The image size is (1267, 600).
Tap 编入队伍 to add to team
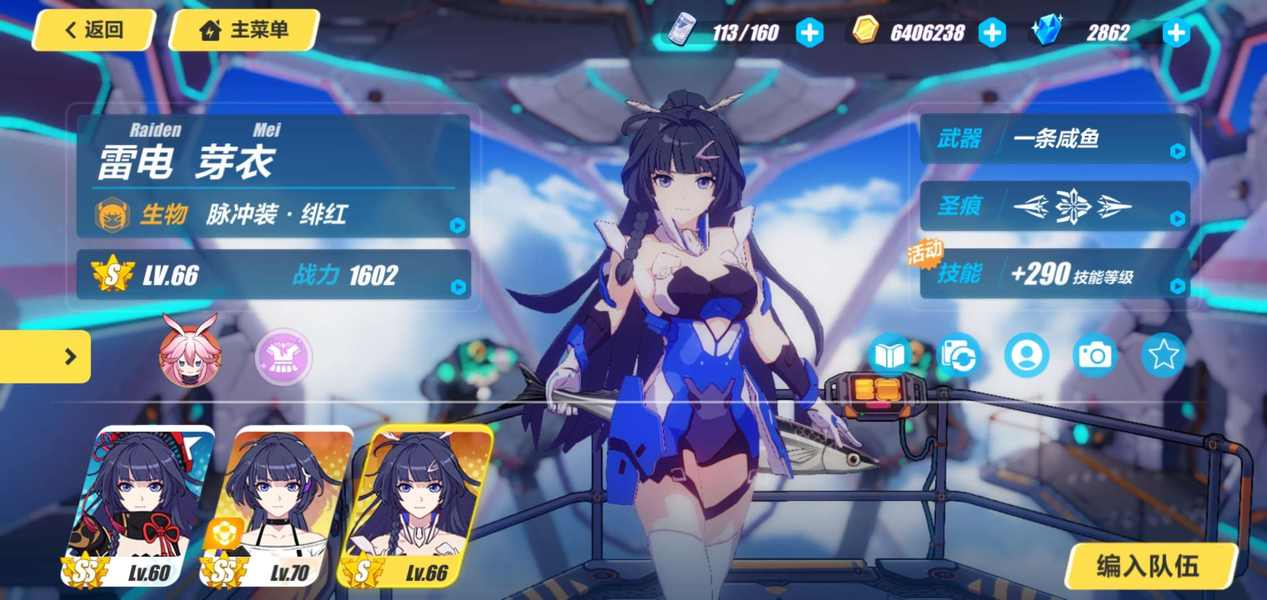(1148, 567)
